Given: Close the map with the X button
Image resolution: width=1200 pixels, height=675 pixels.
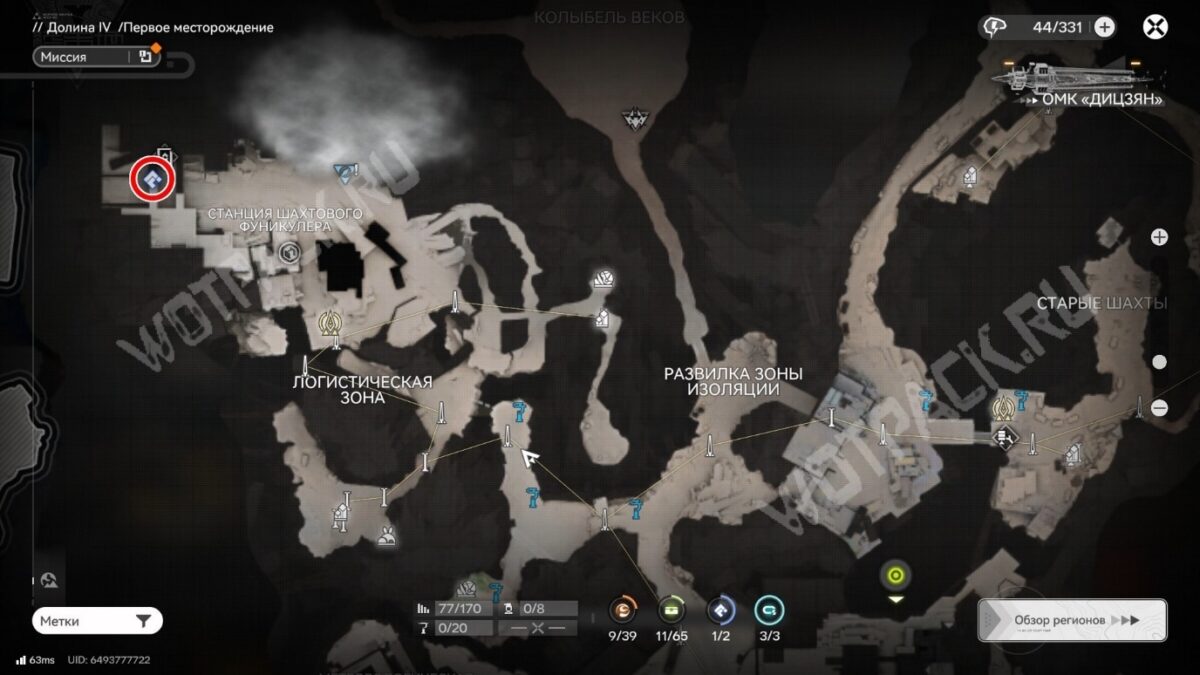Looking at the screenshot, I should [x=1155, y=27].
